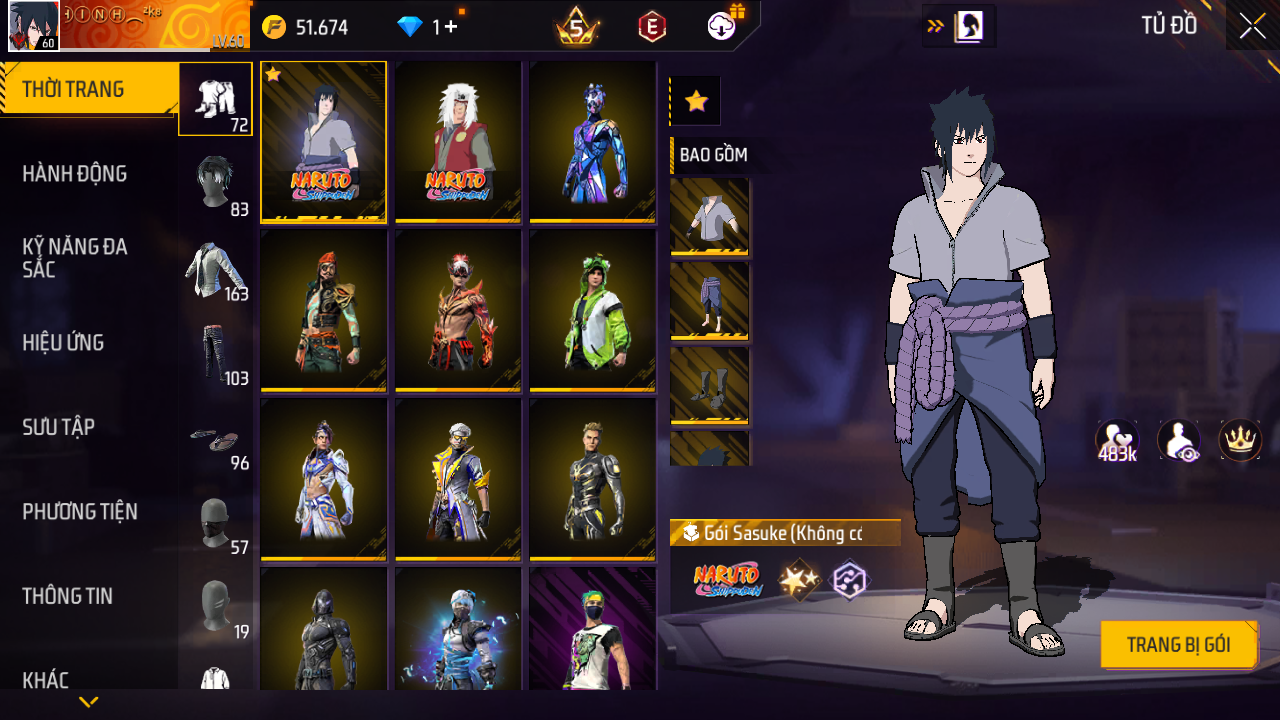Select the green frog hoodie outfit

(592, 310)
